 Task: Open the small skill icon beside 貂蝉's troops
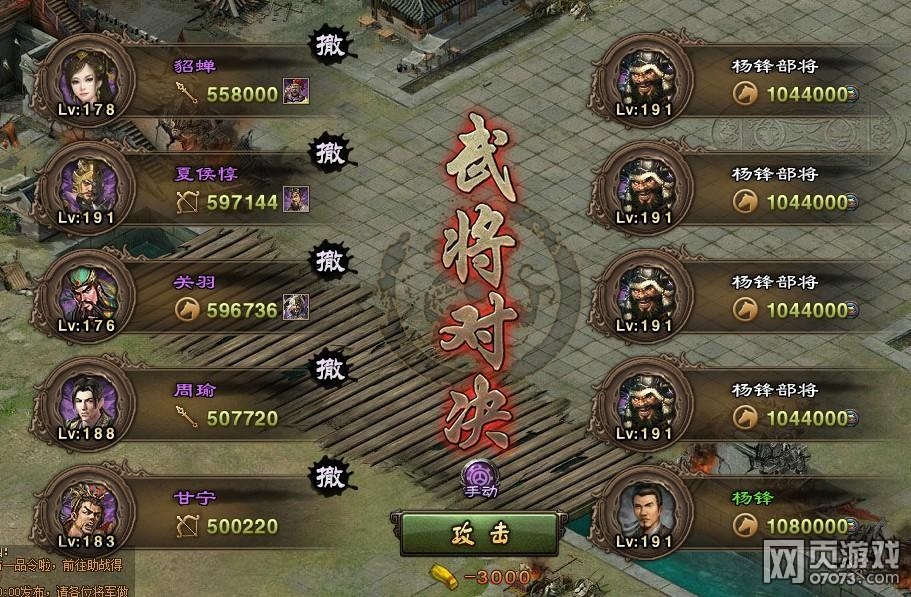(295, 92)
